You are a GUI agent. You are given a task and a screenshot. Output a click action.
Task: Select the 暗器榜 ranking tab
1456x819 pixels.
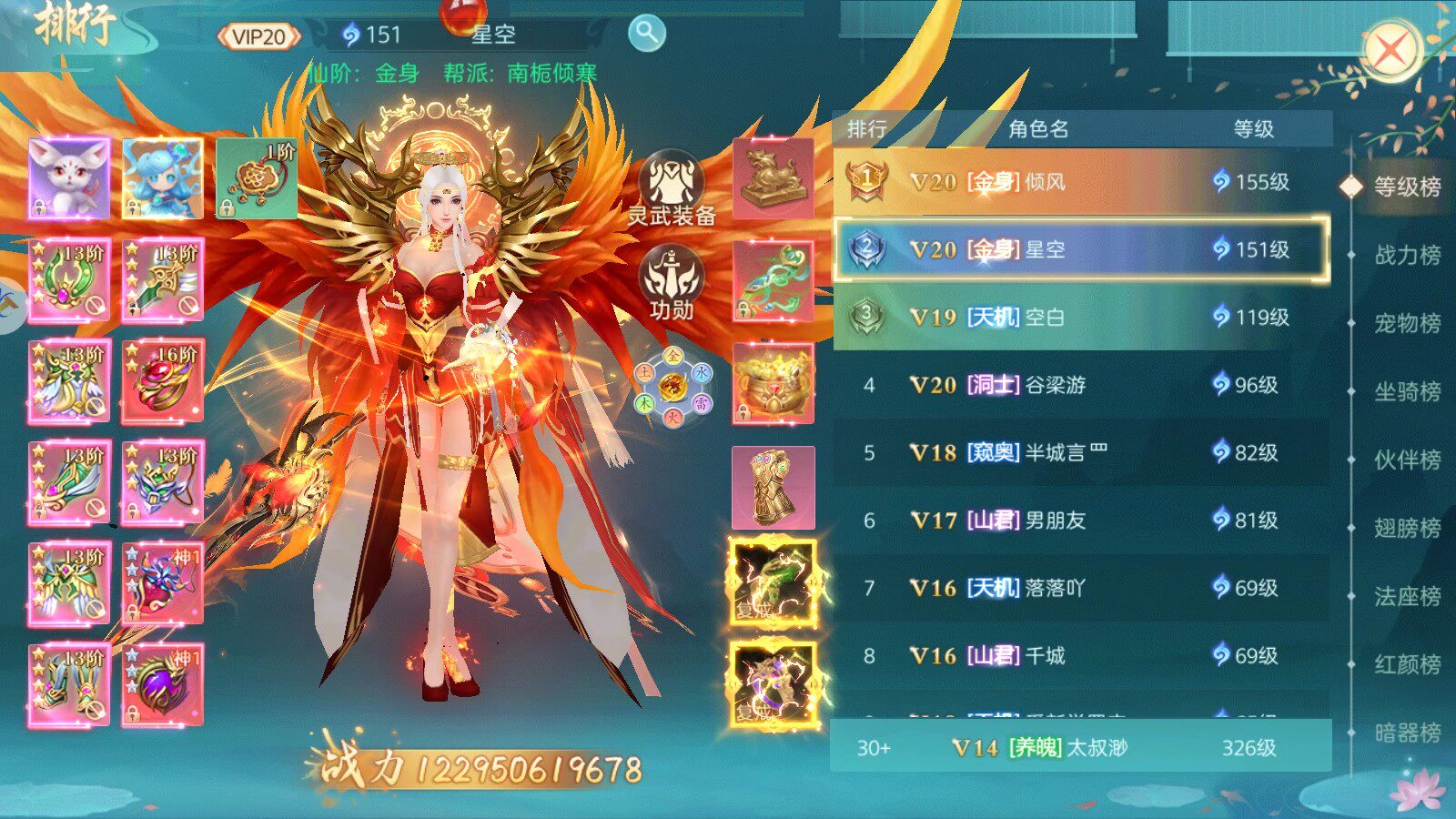tap(1406, 733)
